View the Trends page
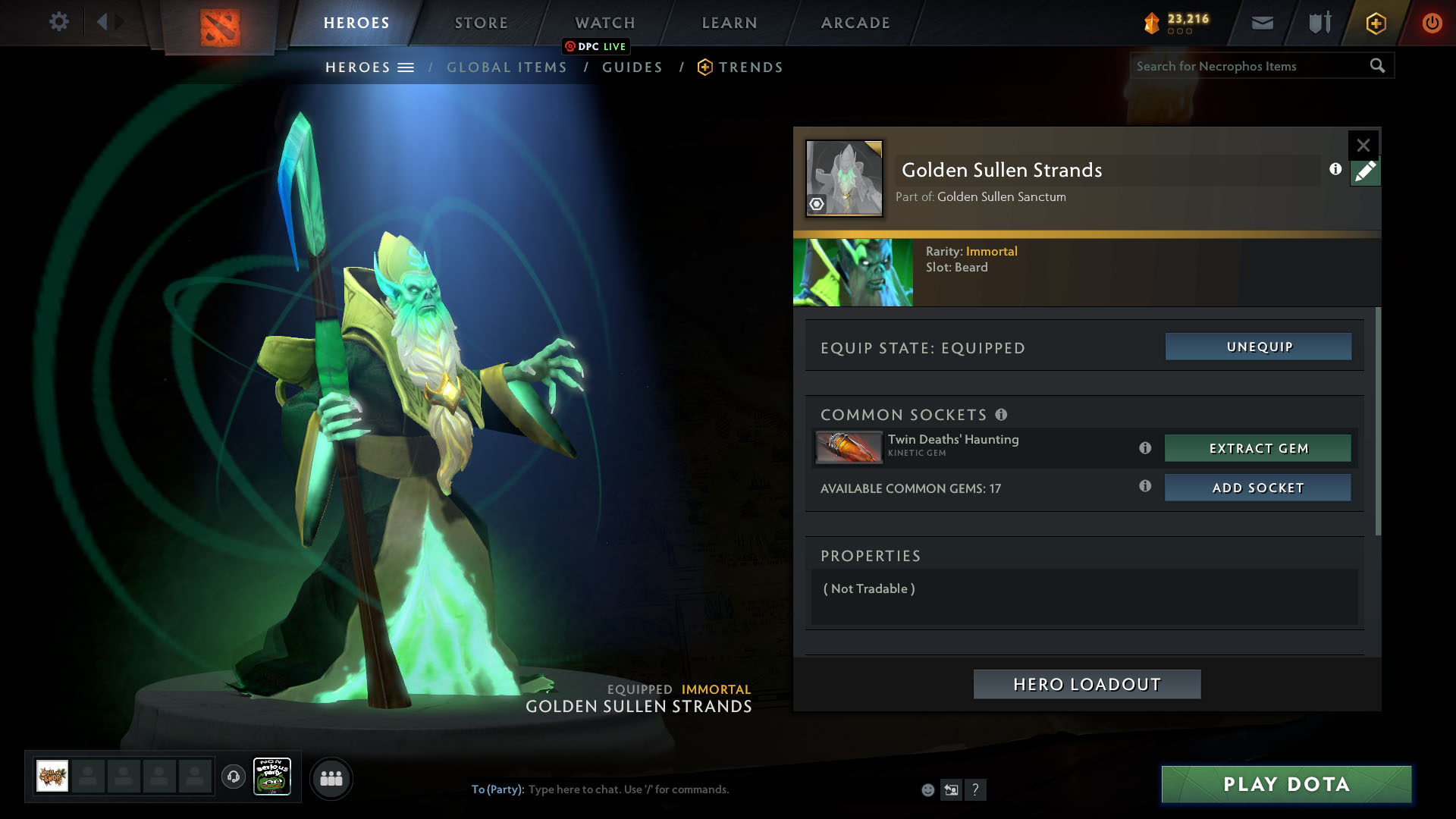Image resolution: width=1456 pixels, height=819 pixels. tap(750, 67)
